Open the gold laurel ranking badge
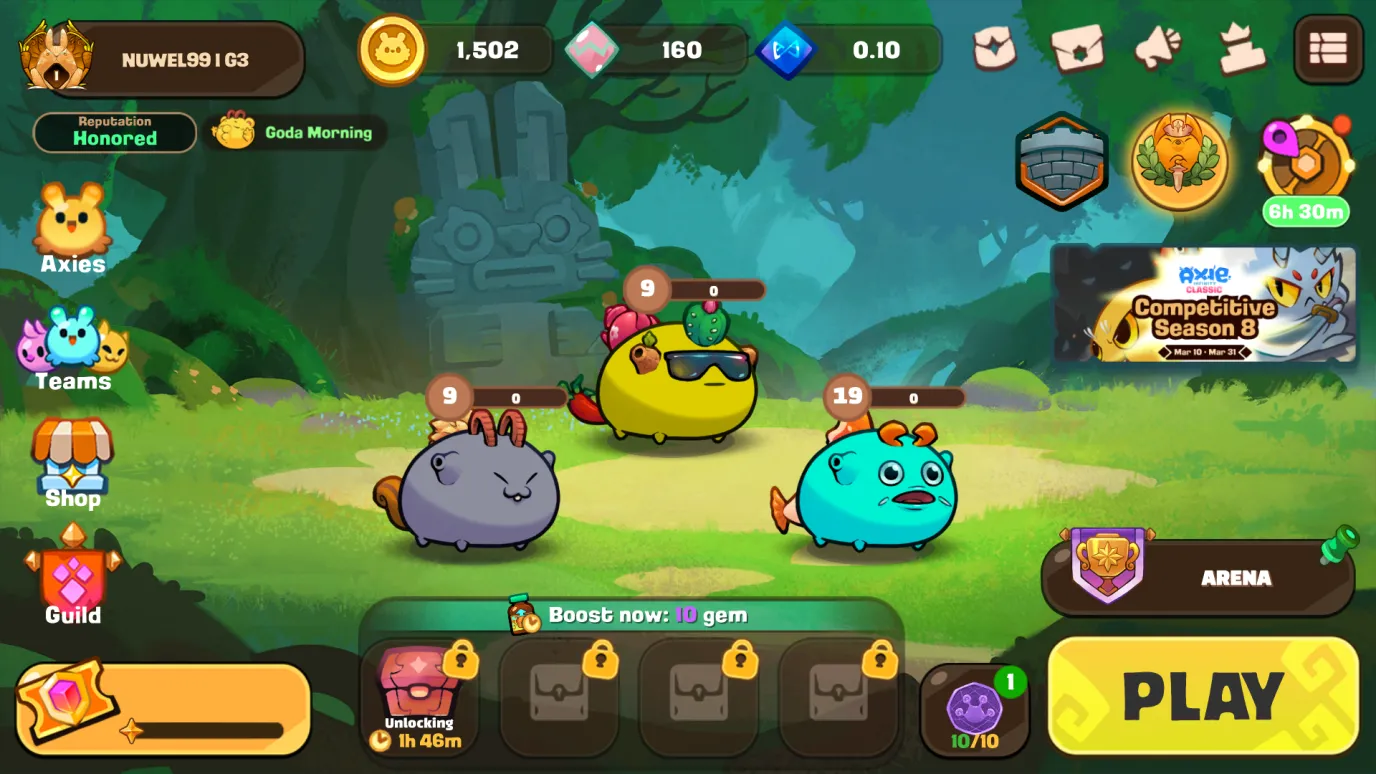The height and width of the screenshot is (774, 1376). point(1180,162)
